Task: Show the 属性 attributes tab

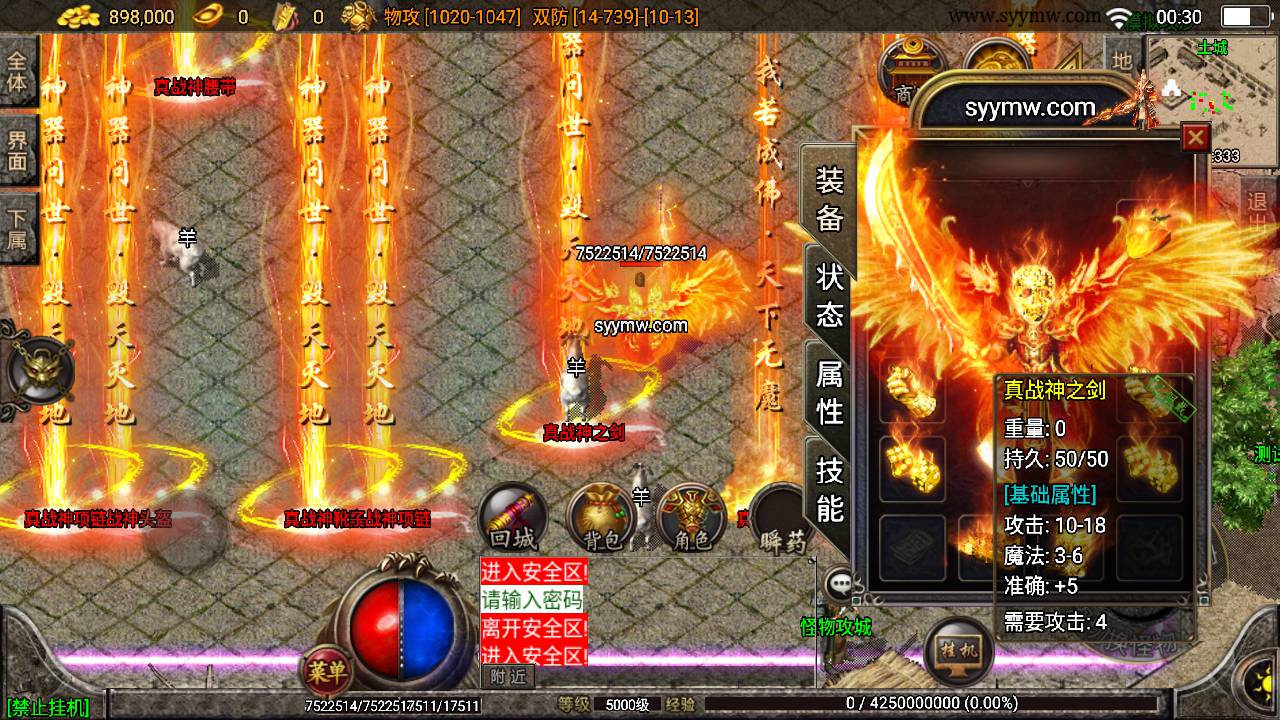Action: pos(830,392)
